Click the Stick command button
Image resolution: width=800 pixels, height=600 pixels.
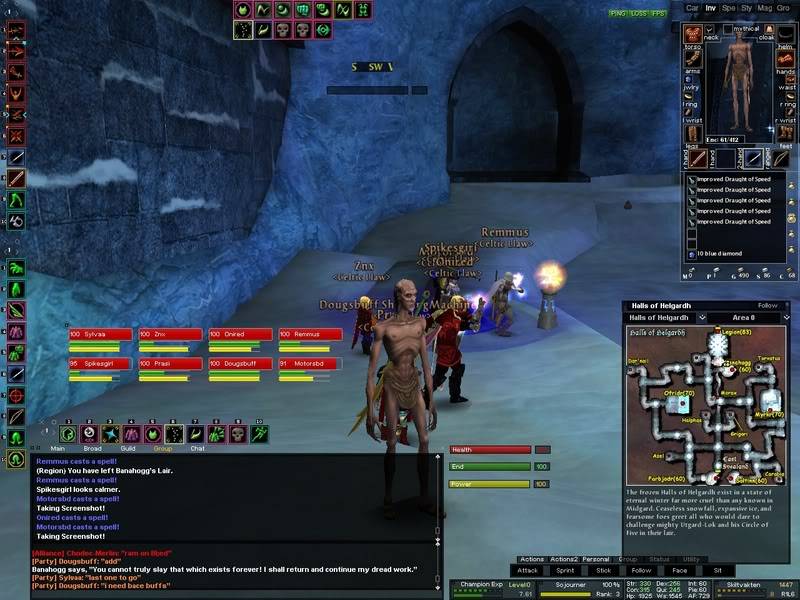pos(604,570)
